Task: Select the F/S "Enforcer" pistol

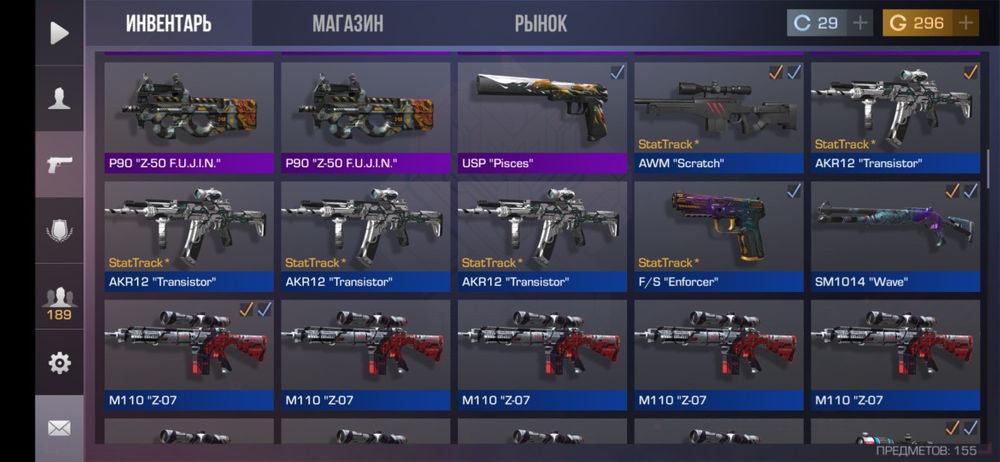Action: pyautogui.click(x=719, y=235)
